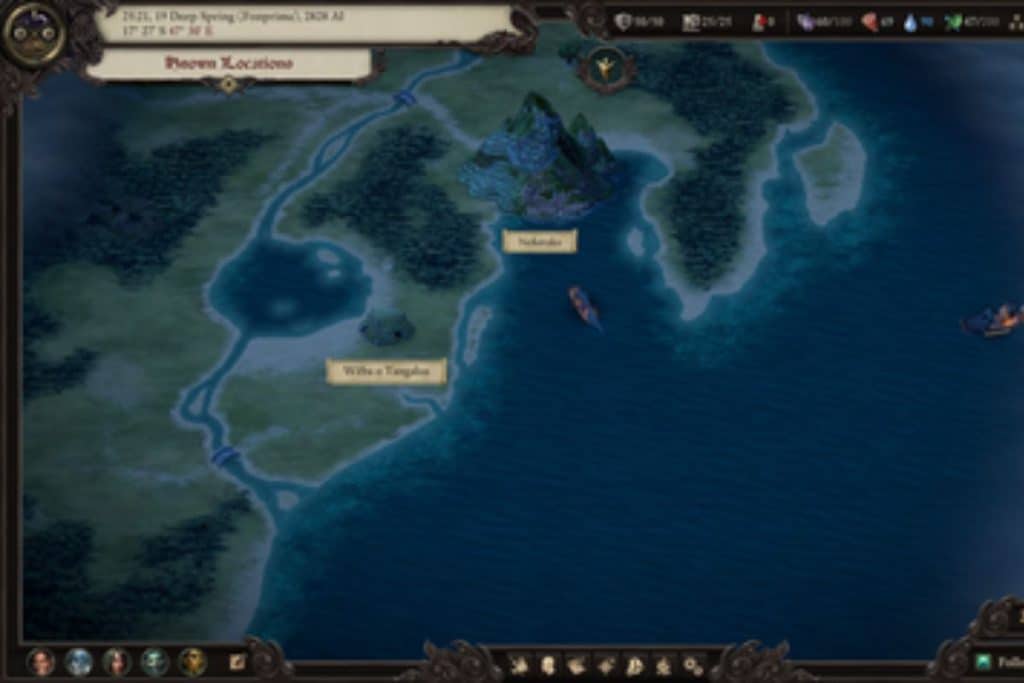Select the golden-toned party member portrait
This screenshot has height=683, width=1024.
click(x=192, y=661)
